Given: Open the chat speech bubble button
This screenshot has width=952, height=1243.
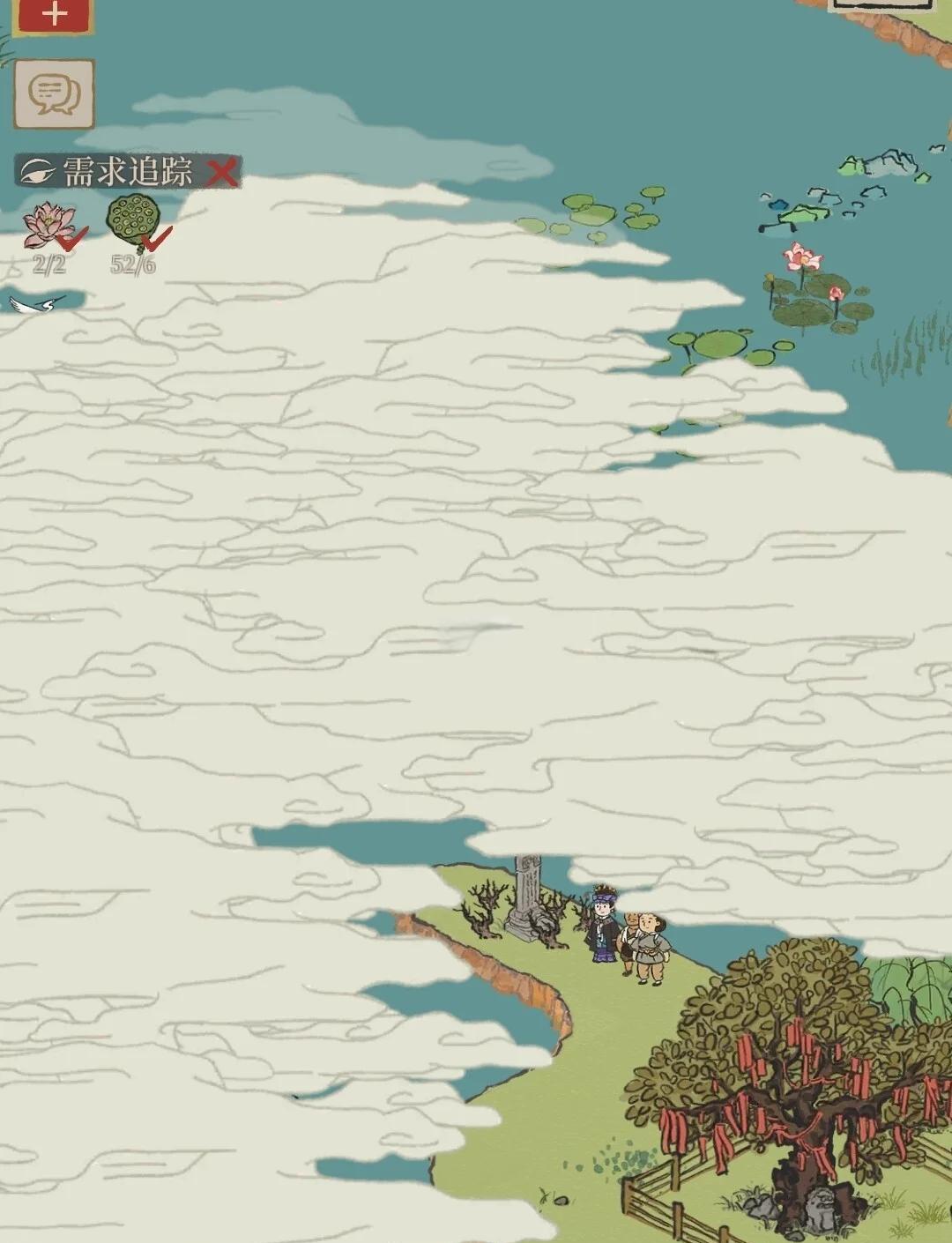Looking at the screenshot, I should (x=54, y=93).
